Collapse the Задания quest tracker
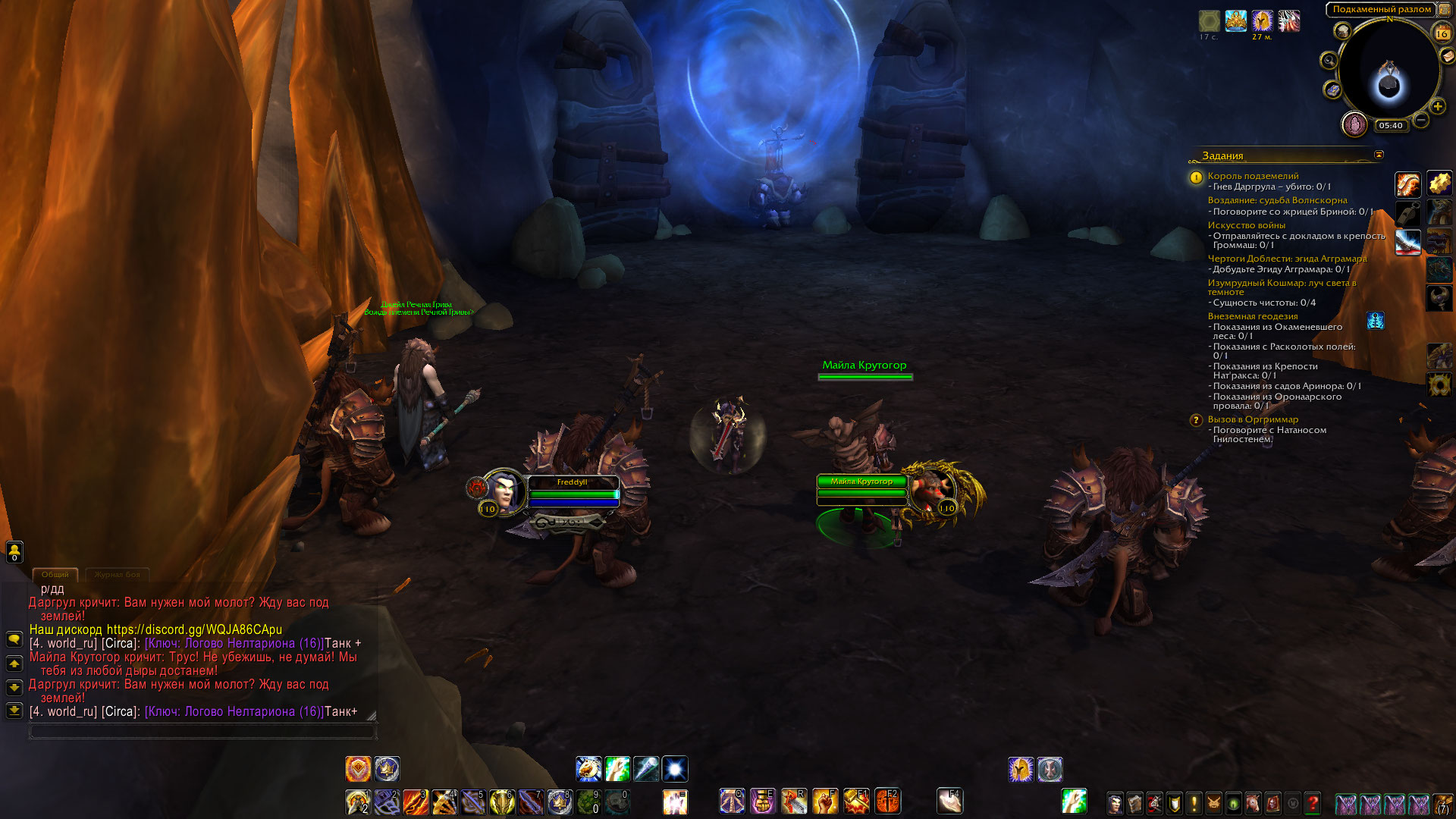The height and width of the screenshot is (819, 1456). pyautogui.click(x=1379, y=155)
